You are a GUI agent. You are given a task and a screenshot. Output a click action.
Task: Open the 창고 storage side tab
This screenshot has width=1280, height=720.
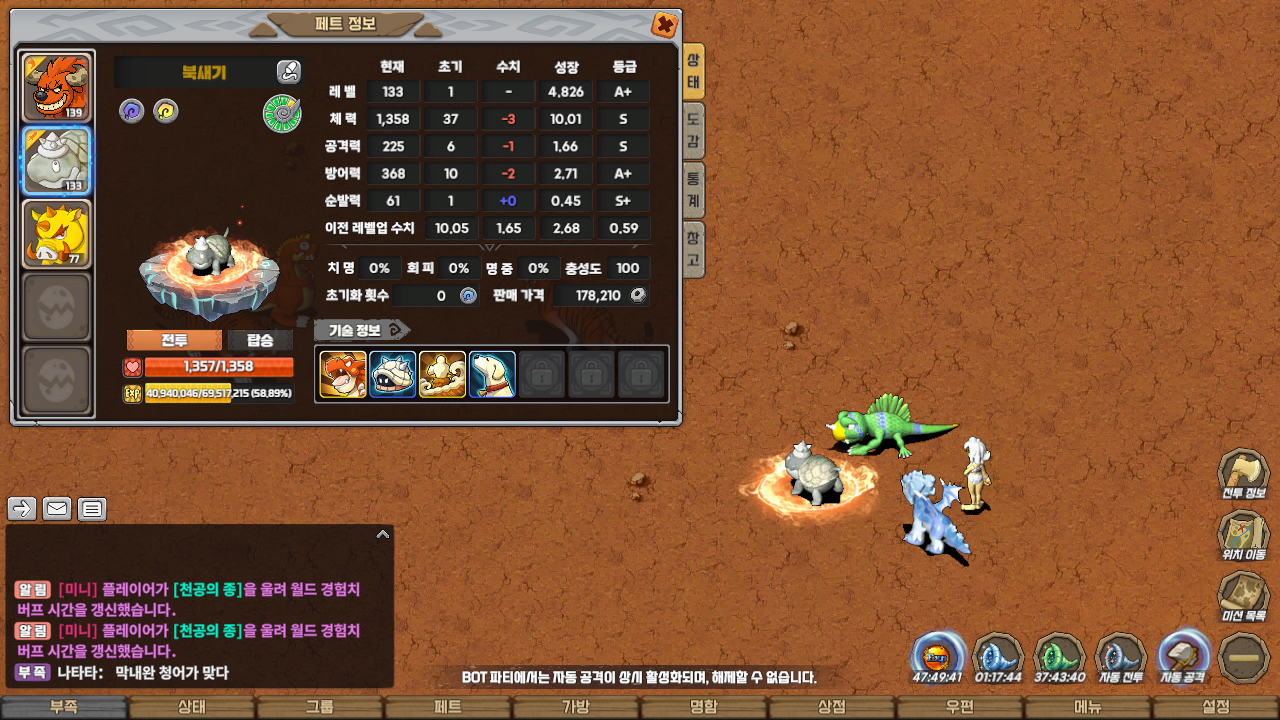pos(693,249)
